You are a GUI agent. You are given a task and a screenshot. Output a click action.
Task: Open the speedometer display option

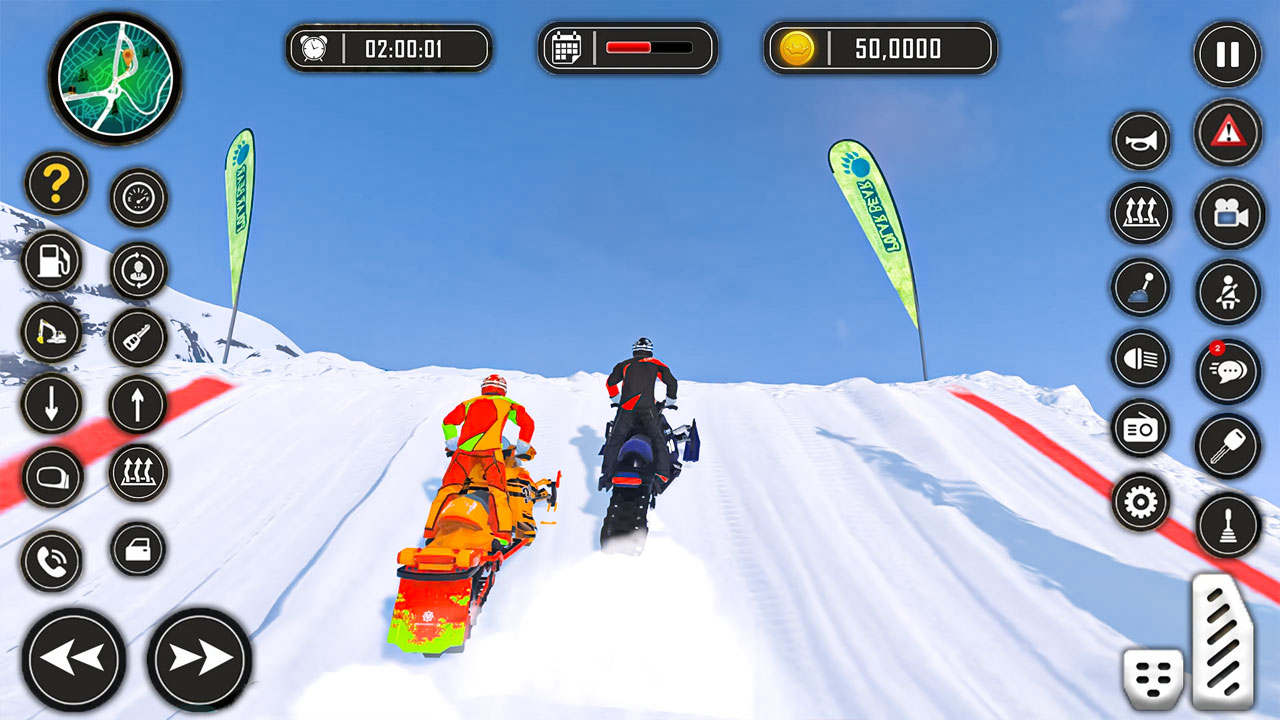pos(138,199)
